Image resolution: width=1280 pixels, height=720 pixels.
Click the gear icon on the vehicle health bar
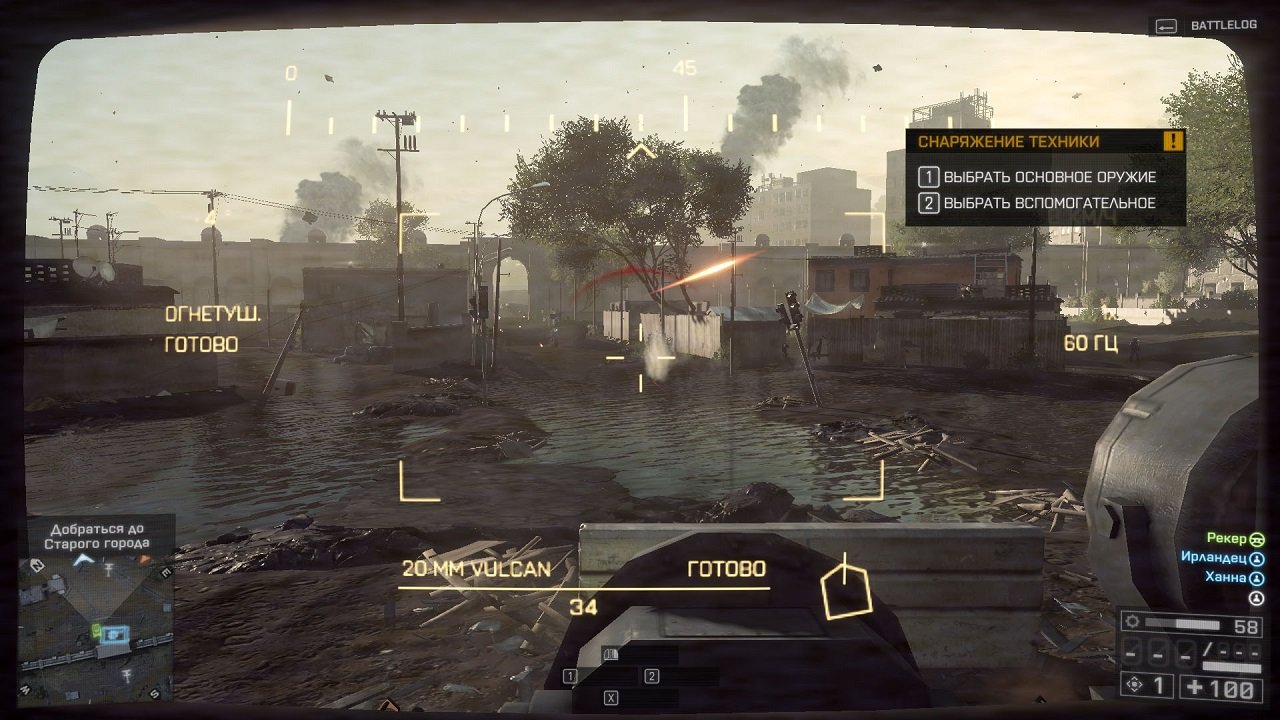pyautogui.click(x=1132, y=621)
